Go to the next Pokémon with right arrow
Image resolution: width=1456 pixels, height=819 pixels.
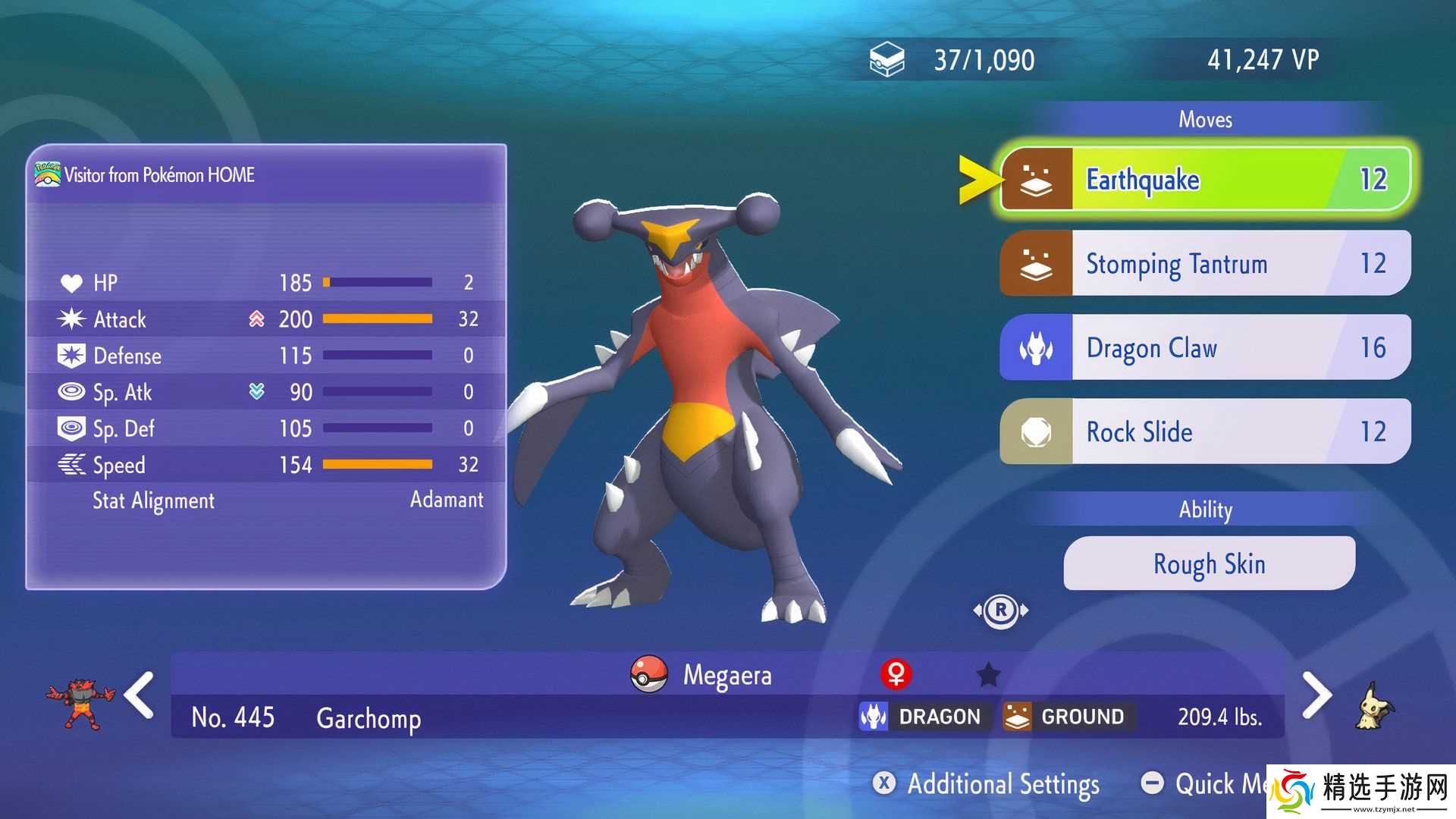pos(1317,695)
